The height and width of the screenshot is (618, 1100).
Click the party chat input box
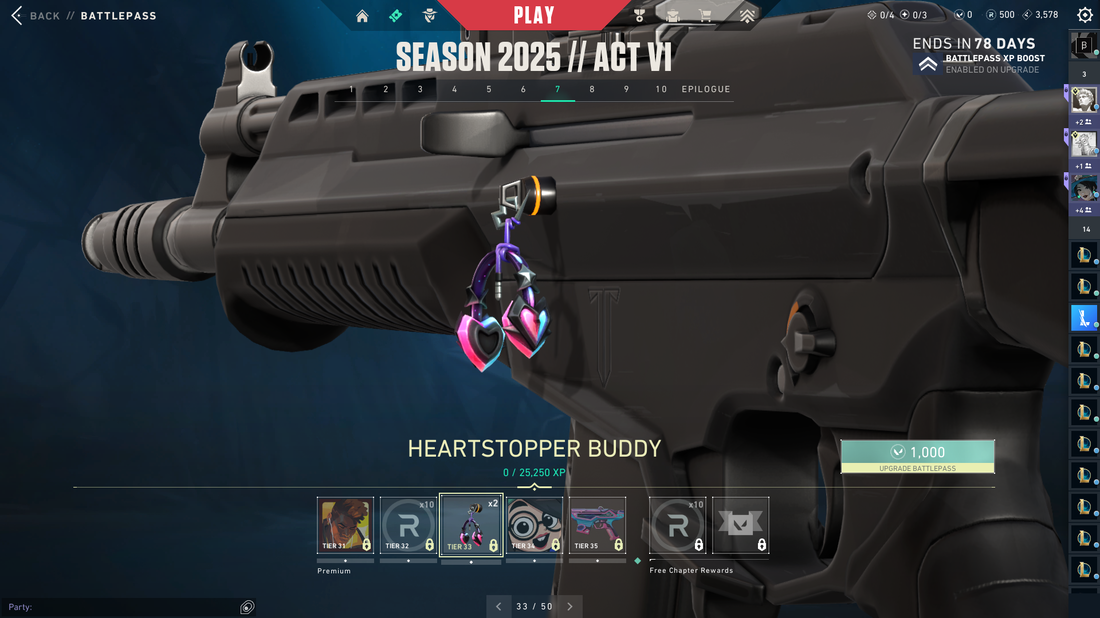click(x=120, y=607)
